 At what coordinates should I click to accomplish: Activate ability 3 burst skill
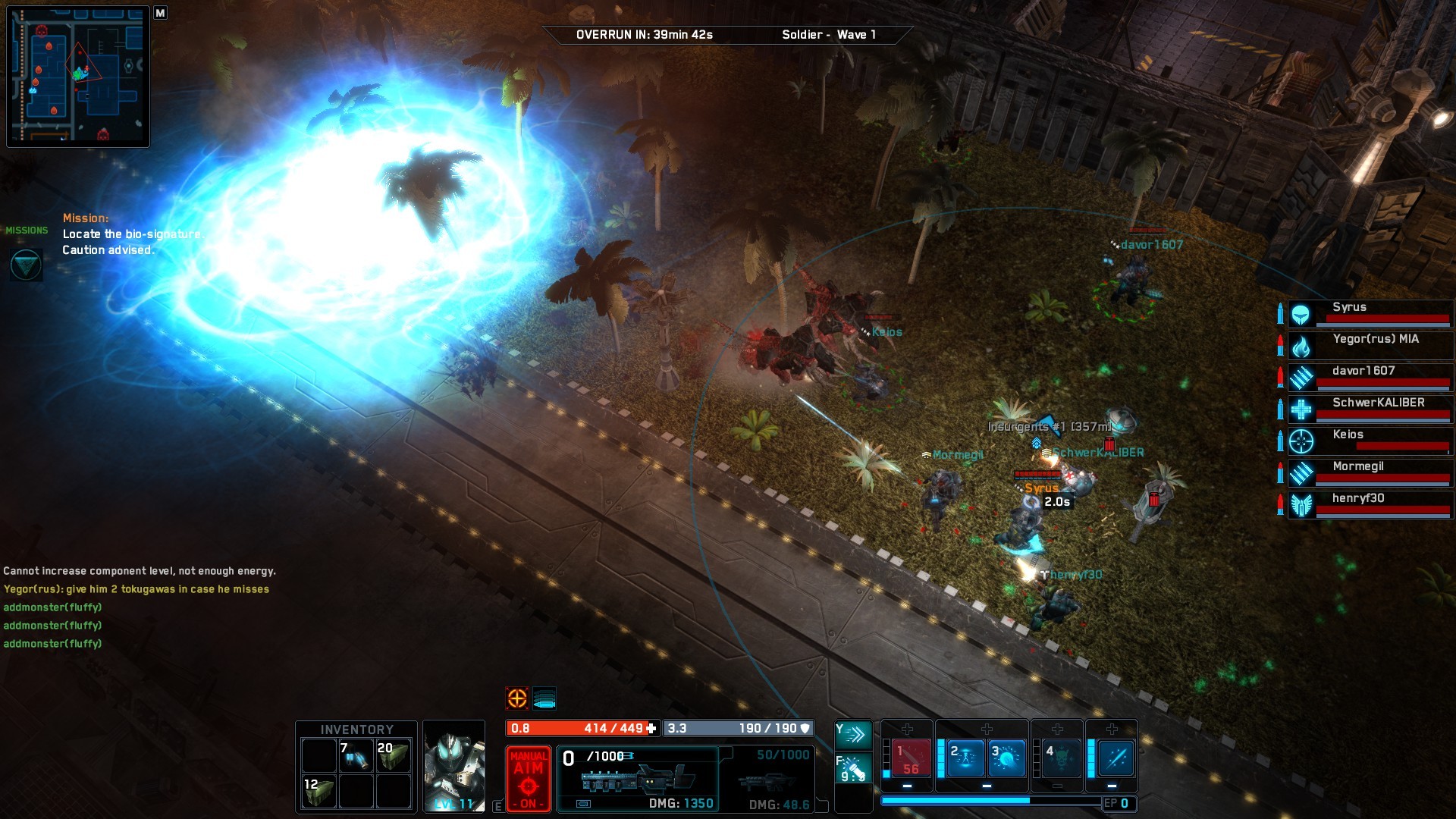pos(1006,758)
